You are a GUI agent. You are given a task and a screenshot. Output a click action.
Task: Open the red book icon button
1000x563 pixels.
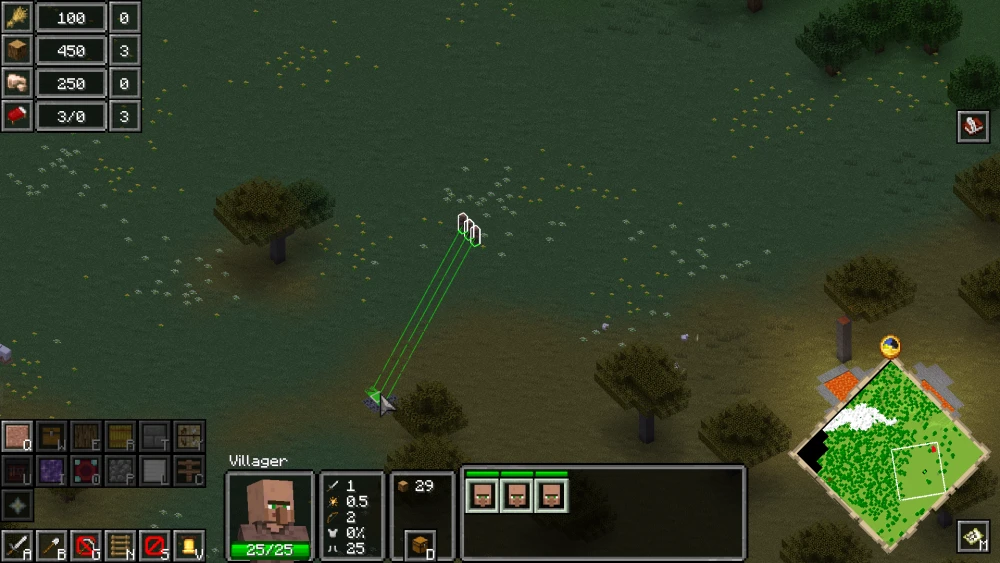973,126
